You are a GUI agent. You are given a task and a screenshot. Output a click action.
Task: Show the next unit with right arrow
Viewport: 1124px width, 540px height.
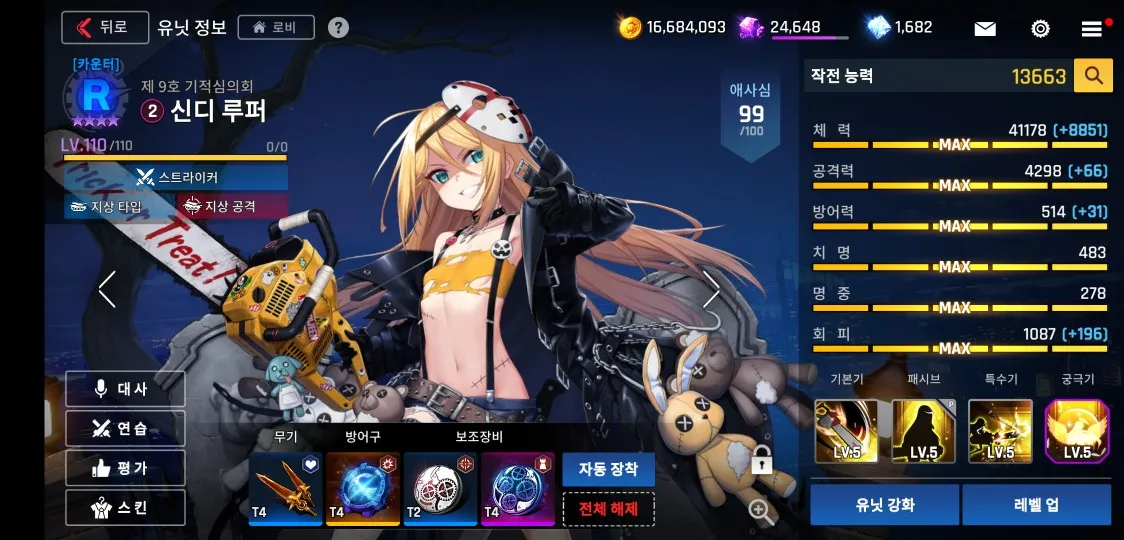711,289
